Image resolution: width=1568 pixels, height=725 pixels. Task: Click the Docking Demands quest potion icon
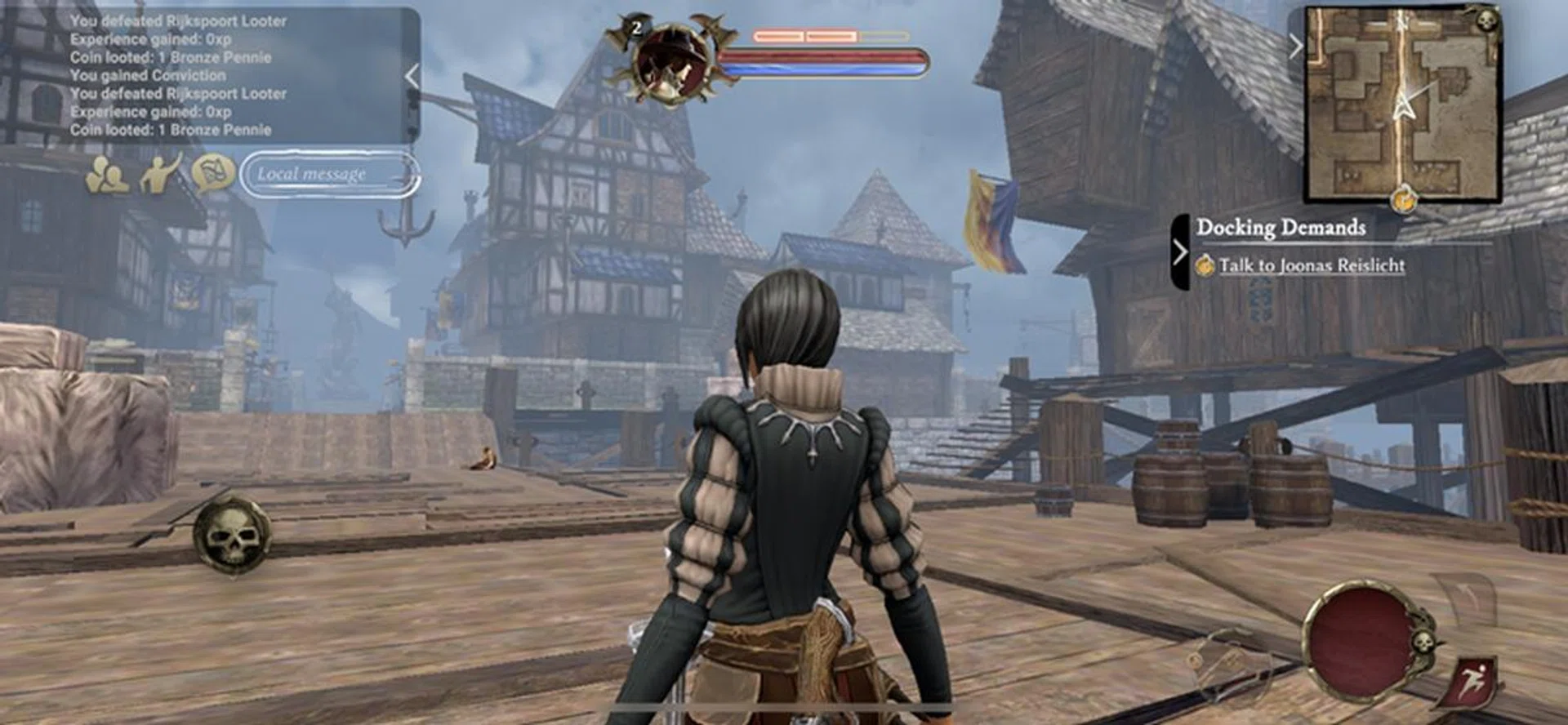[x=1207, y=267]
